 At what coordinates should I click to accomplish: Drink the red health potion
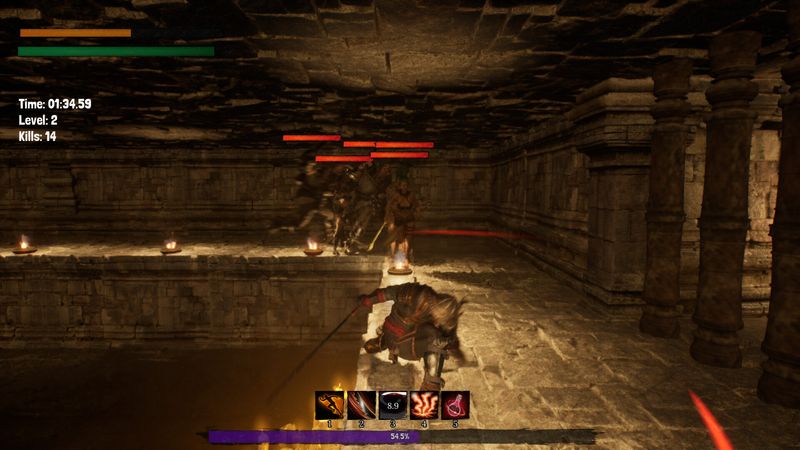click(x=456, y=405)
